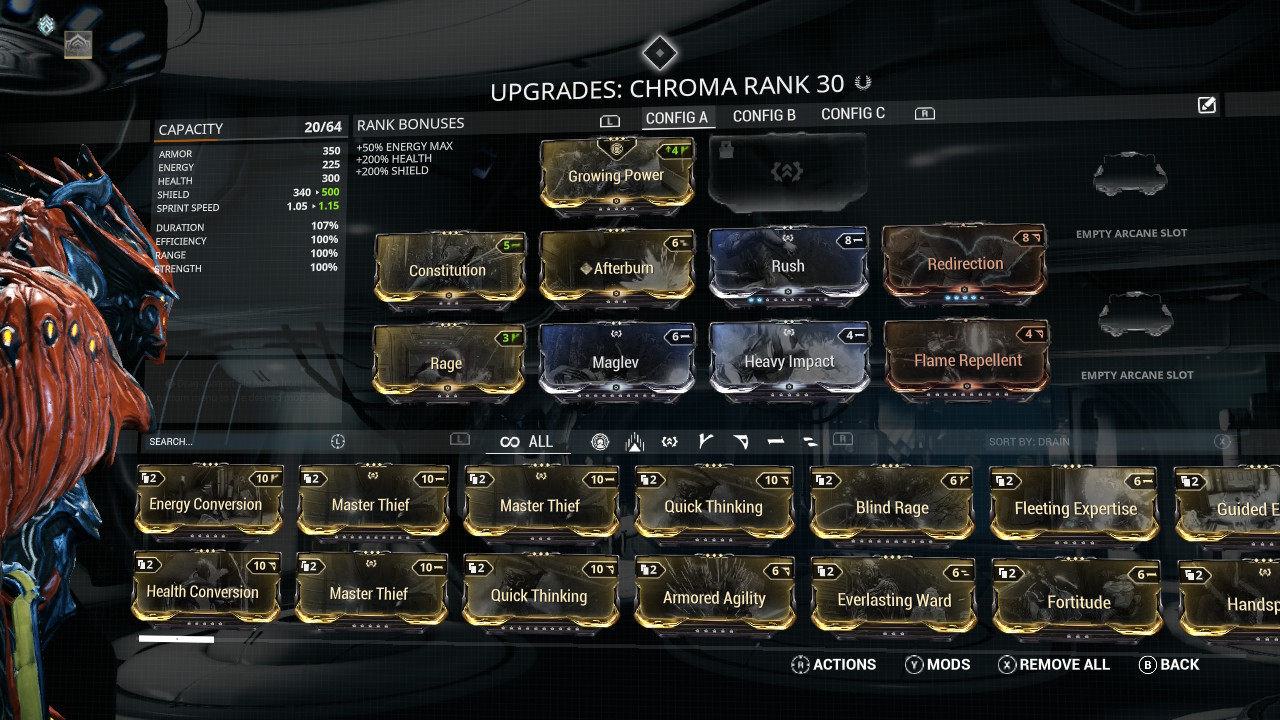Image resolution: width=1280 pixels, height=720 pixels.
Task: Select the equipped Heavy Impact mod
Action: pos(788,360)
